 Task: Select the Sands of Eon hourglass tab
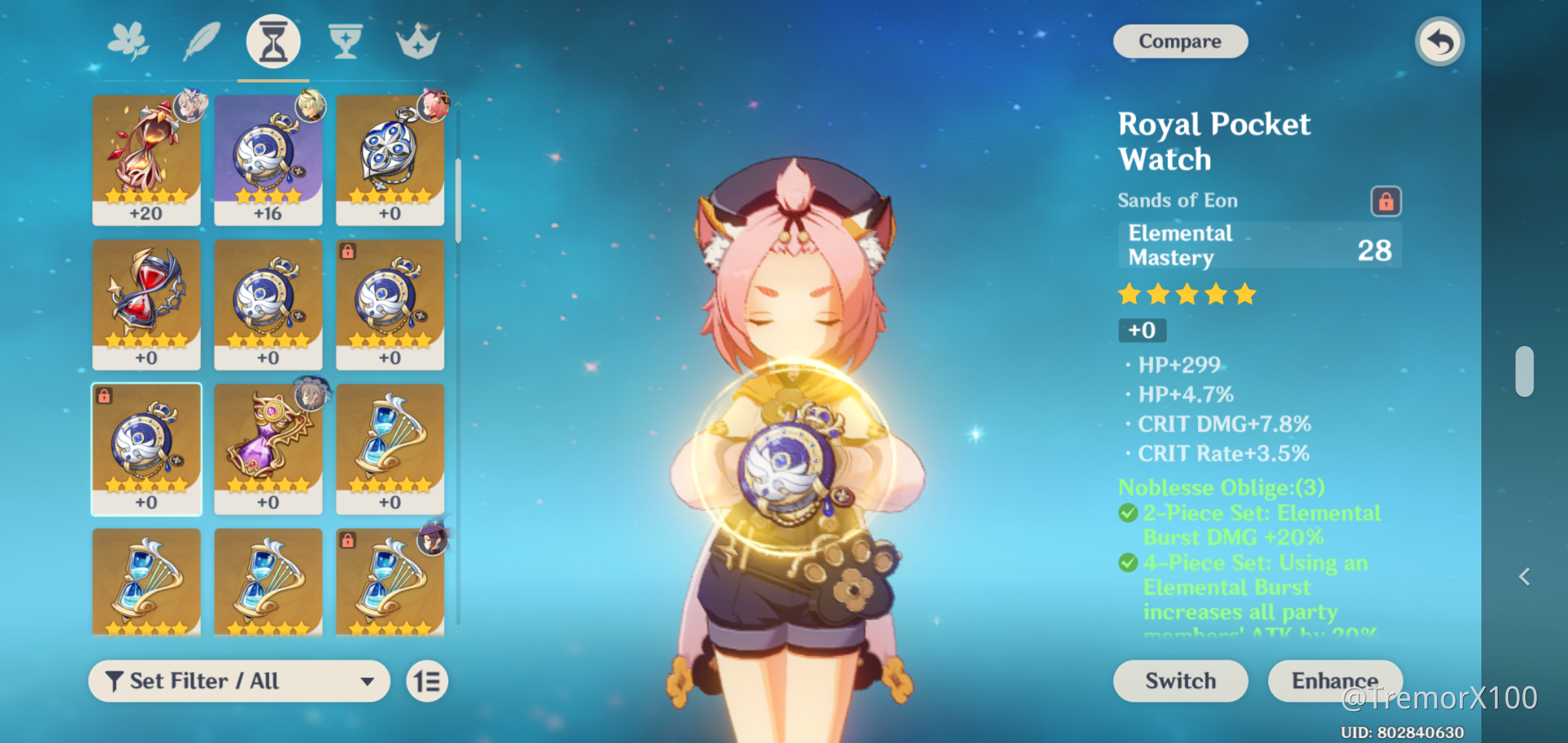pos(273,43)
